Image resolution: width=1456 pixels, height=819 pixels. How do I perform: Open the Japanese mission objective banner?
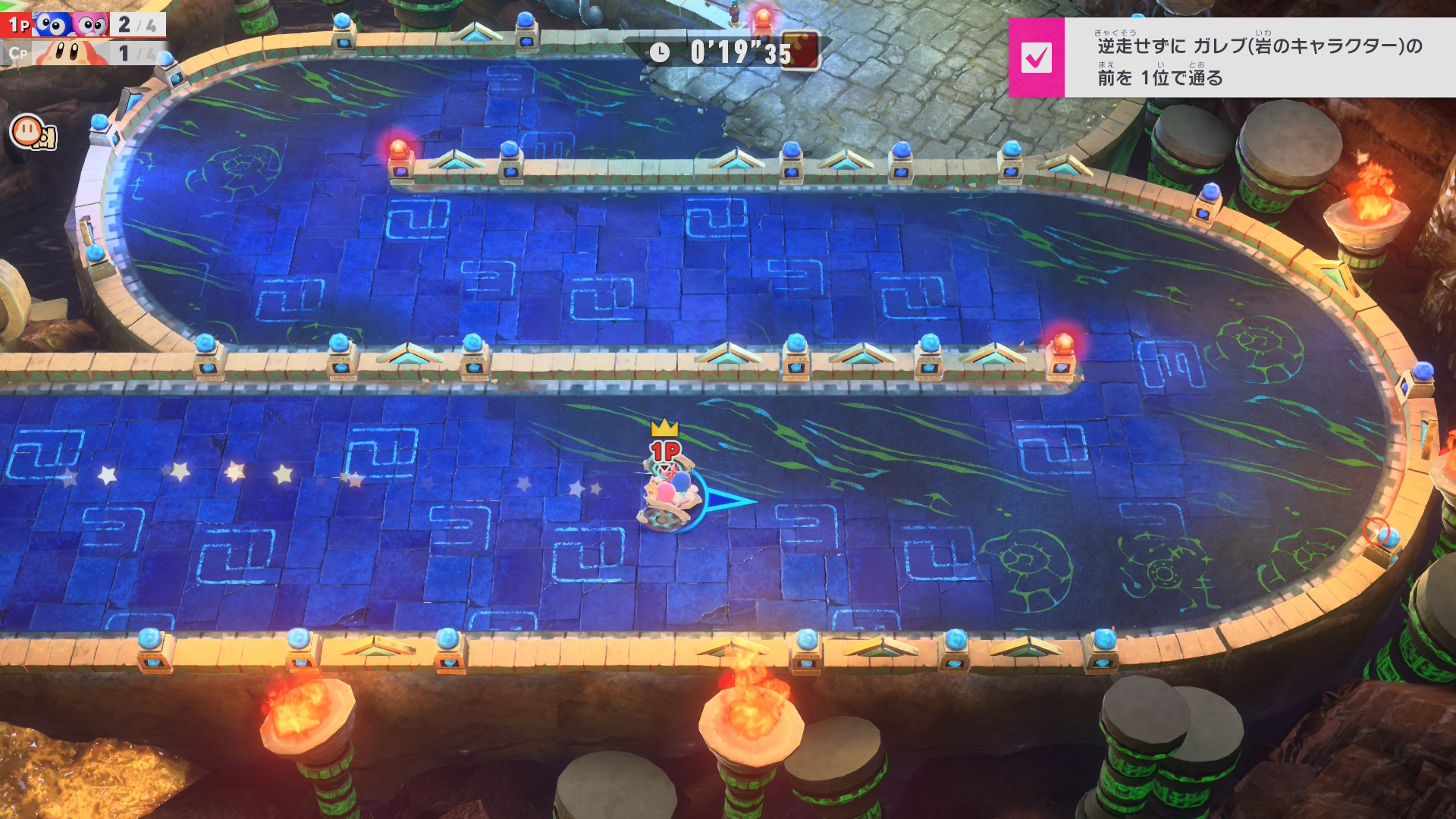point(1259,58)
